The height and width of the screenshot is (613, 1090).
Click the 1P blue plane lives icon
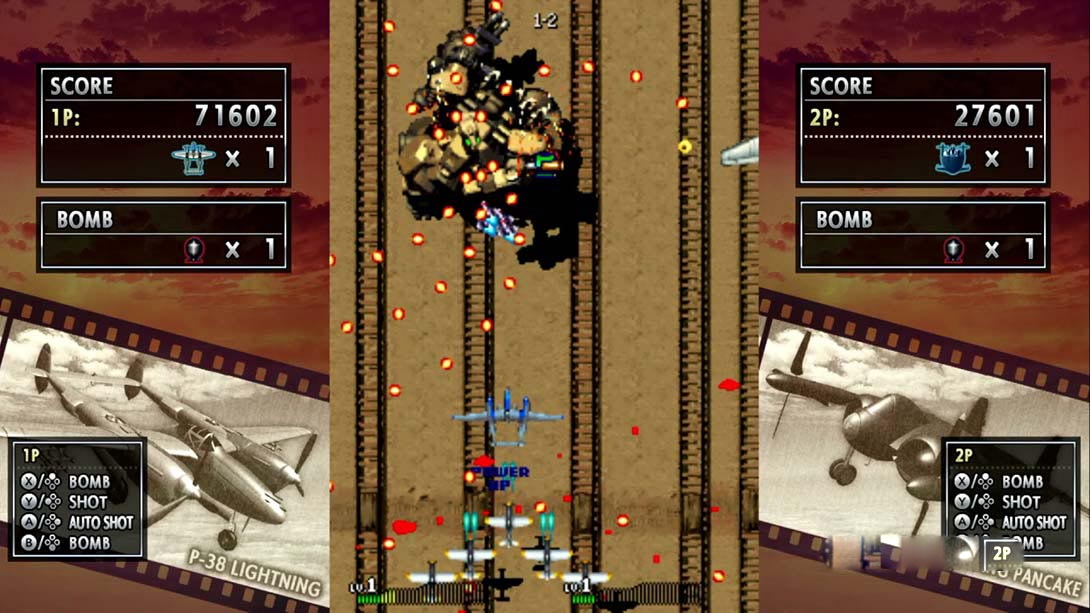coord(193,158)
